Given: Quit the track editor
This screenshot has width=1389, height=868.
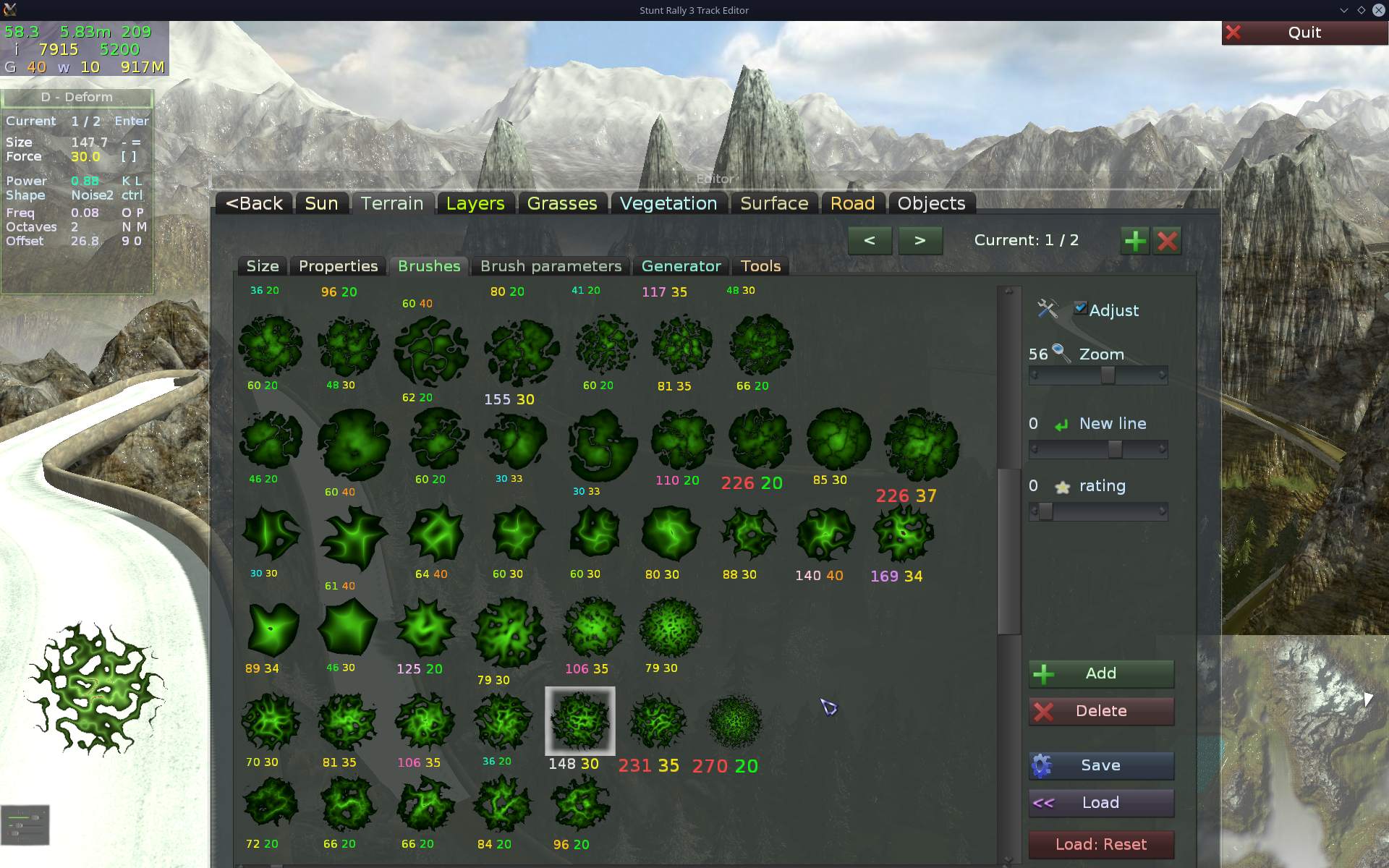Looking at the screenshot, I should (1304, 33).
